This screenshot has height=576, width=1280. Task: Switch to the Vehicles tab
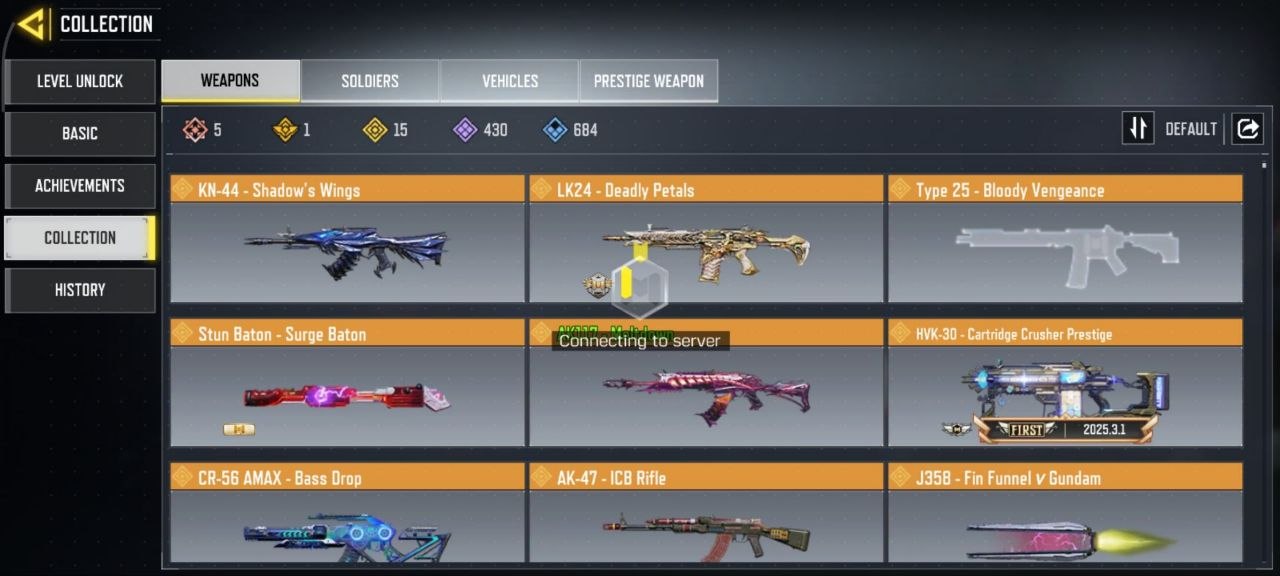(510, 81)
